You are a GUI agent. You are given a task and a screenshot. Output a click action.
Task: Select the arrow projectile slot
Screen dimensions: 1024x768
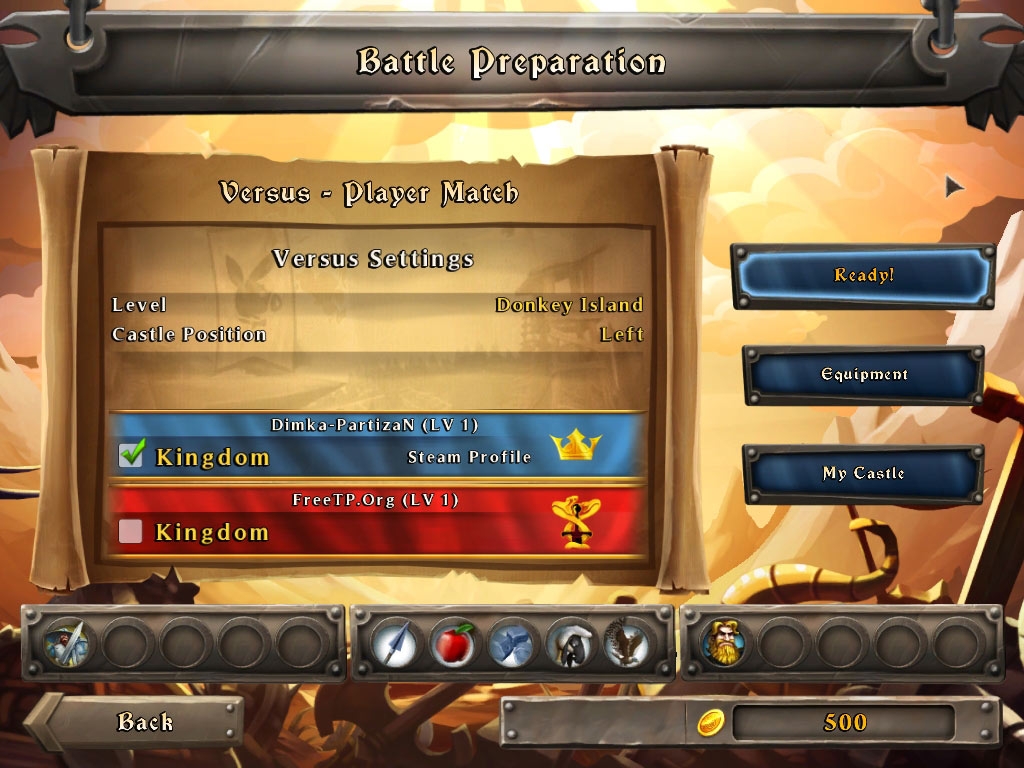pyautogui.click(x=395, y=643)
